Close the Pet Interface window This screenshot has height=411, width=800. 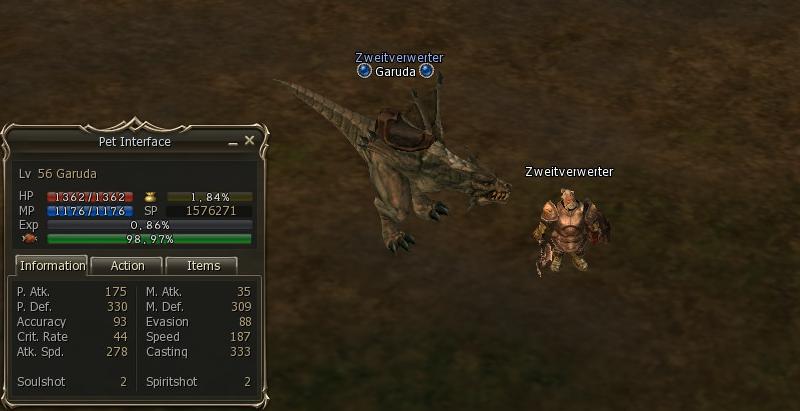249,141
